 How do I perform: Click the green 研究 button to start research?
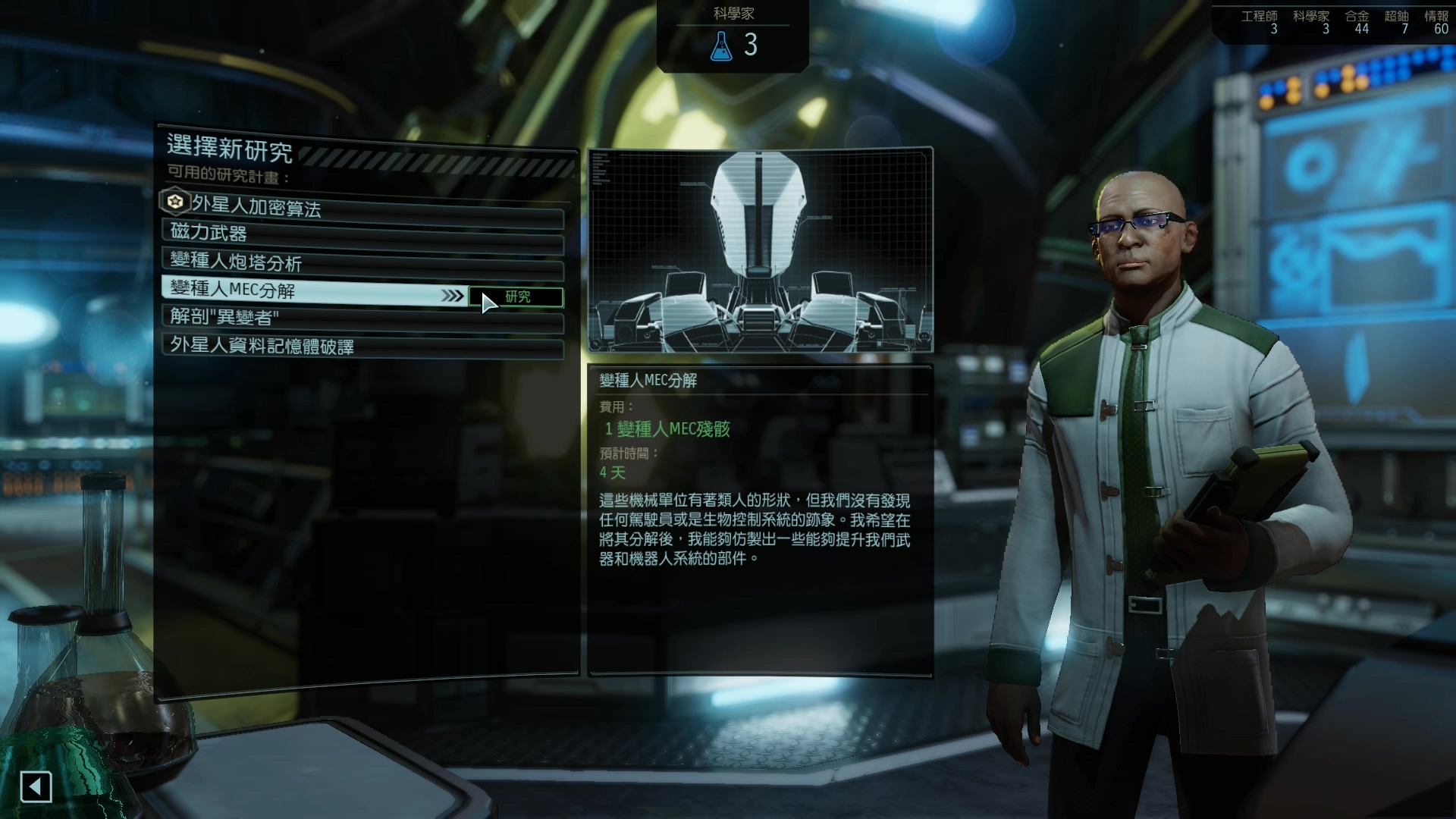point(516,297)
